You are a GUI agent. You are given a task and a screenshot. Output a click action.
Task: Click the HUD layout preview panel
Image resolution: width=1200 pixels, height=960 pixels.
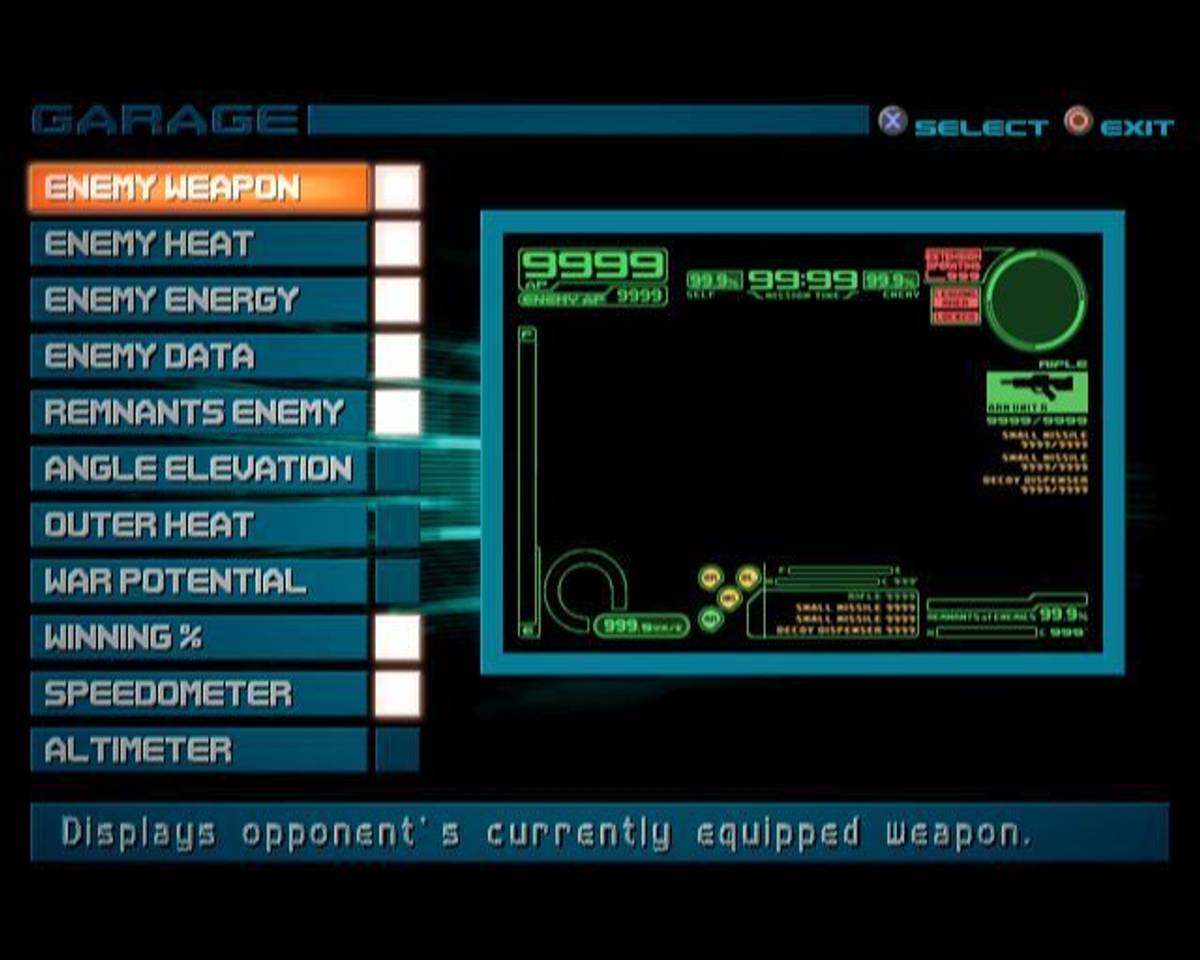(x=802, y=442)
